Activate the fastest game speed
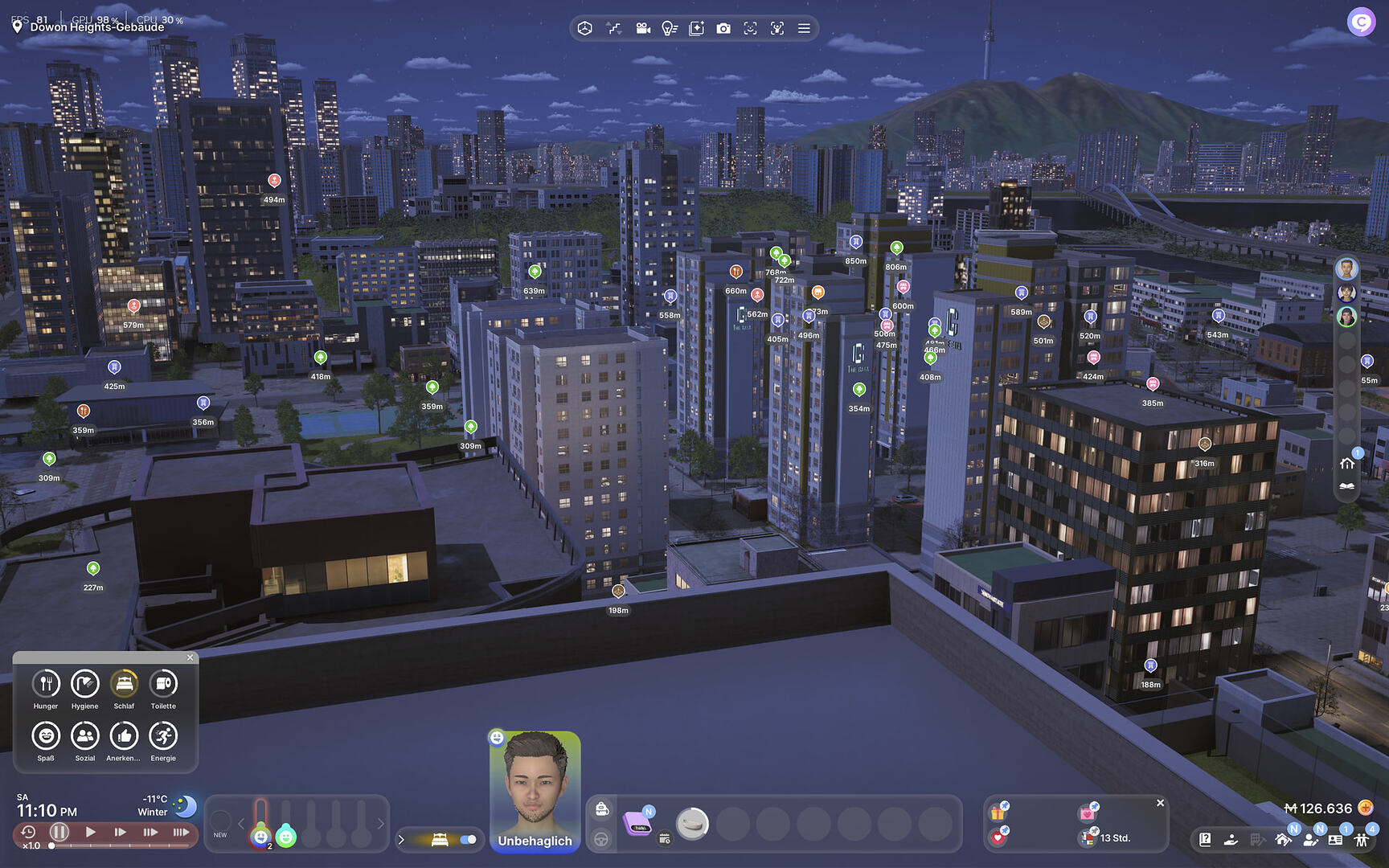1389x868 pixels. [181, 832]
